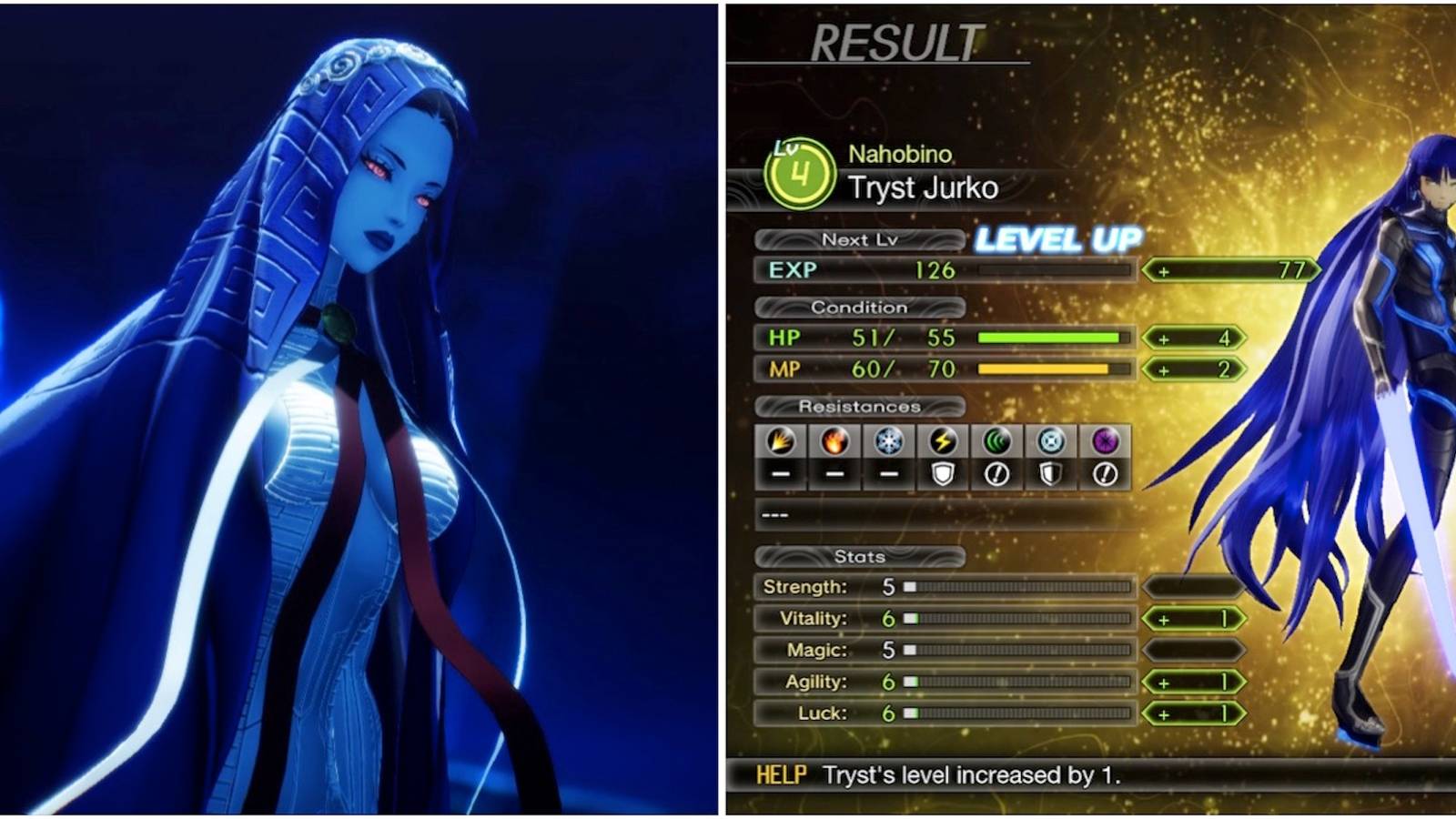This screenshot has width=1456, height=819.
Task: Expand the Stats section header
Action: click(860, 557)
